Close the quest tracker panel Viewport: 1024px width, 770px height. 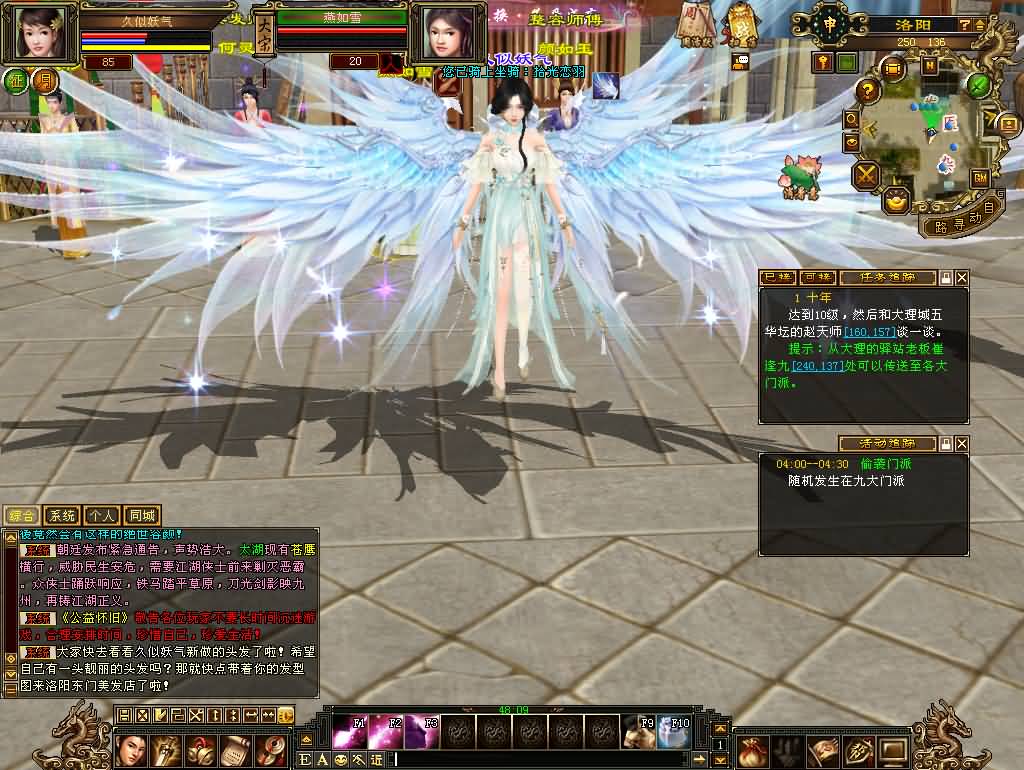point(962,277)
